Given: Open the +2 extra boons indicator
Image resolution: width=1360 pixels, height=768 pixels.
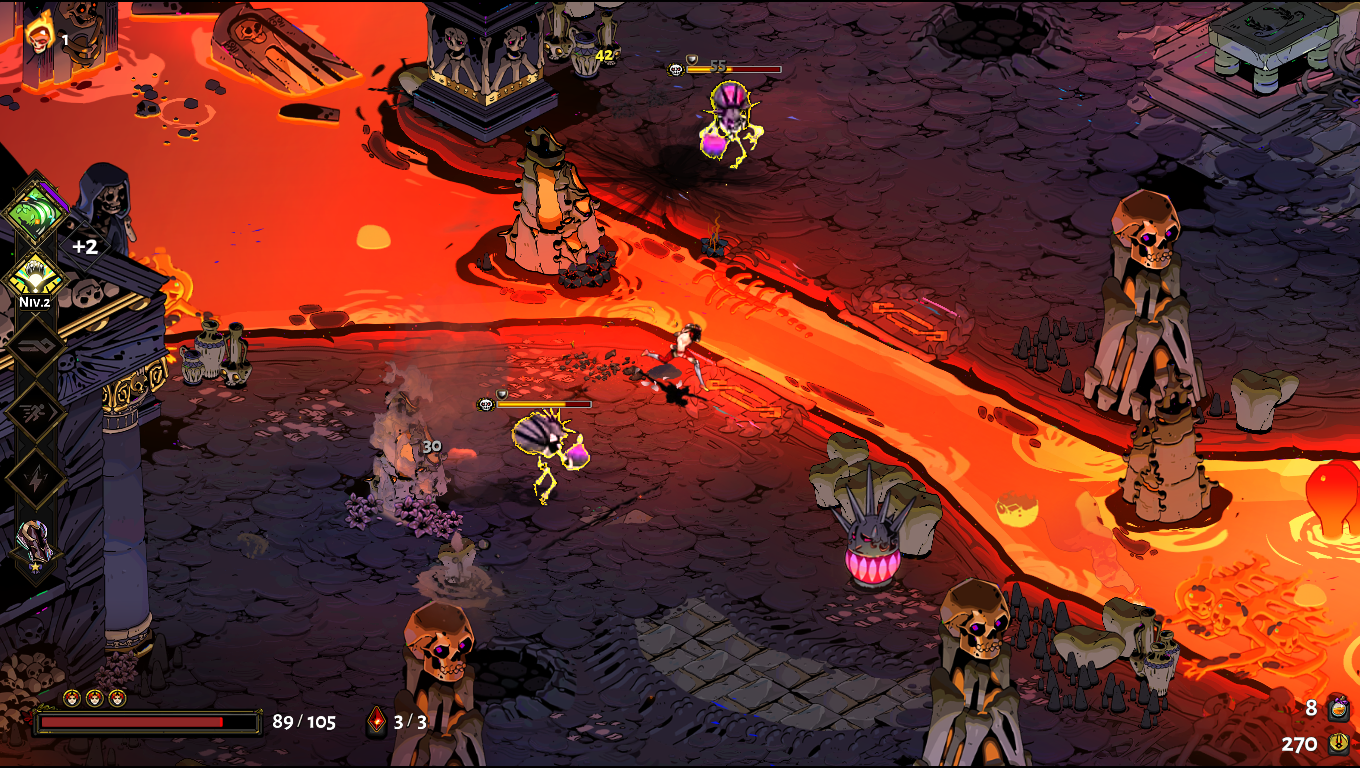Looking at the screenshot, I should [x=85, y=247].
